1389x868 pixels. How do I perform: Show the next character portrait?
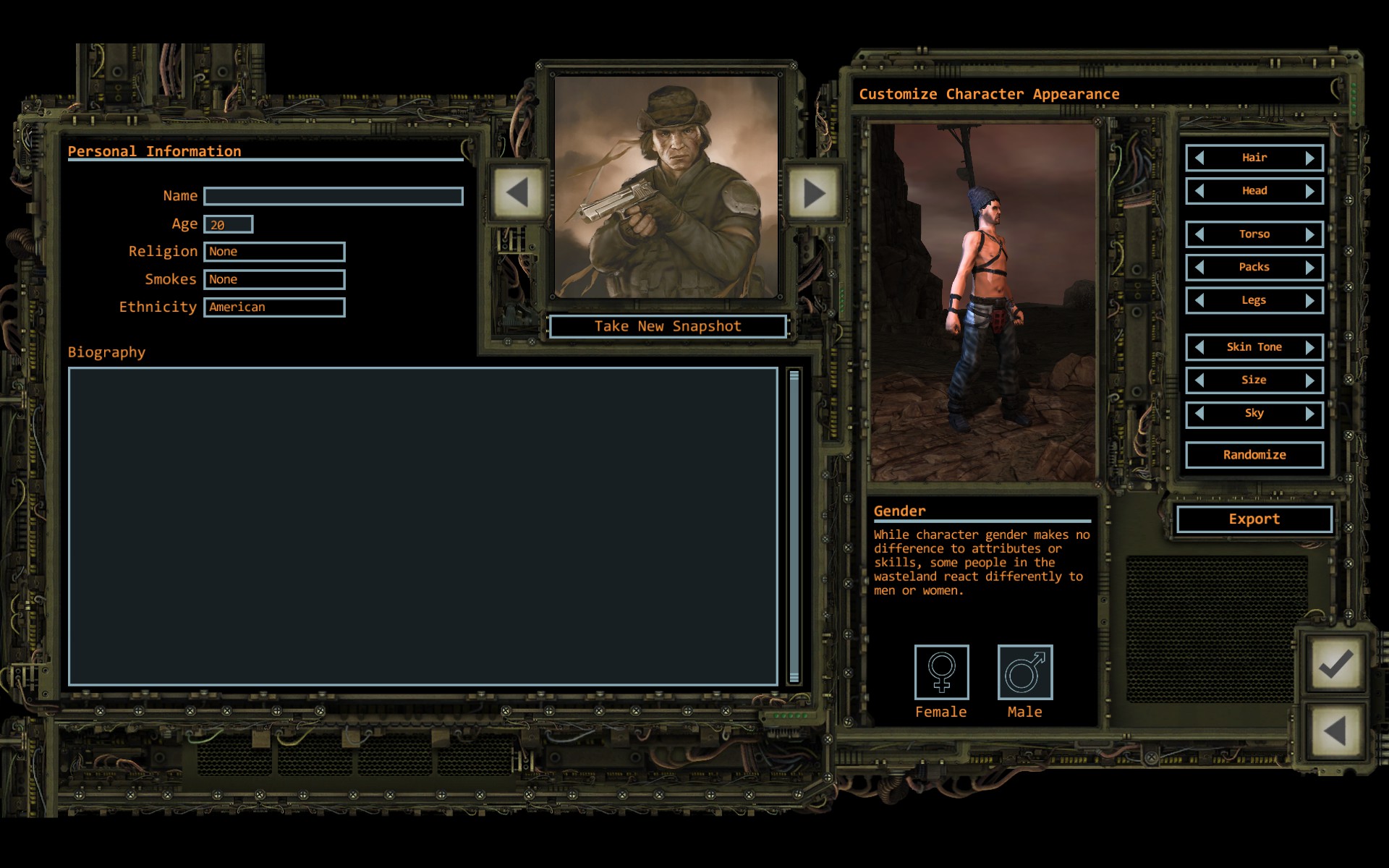[x=814, y=193]
